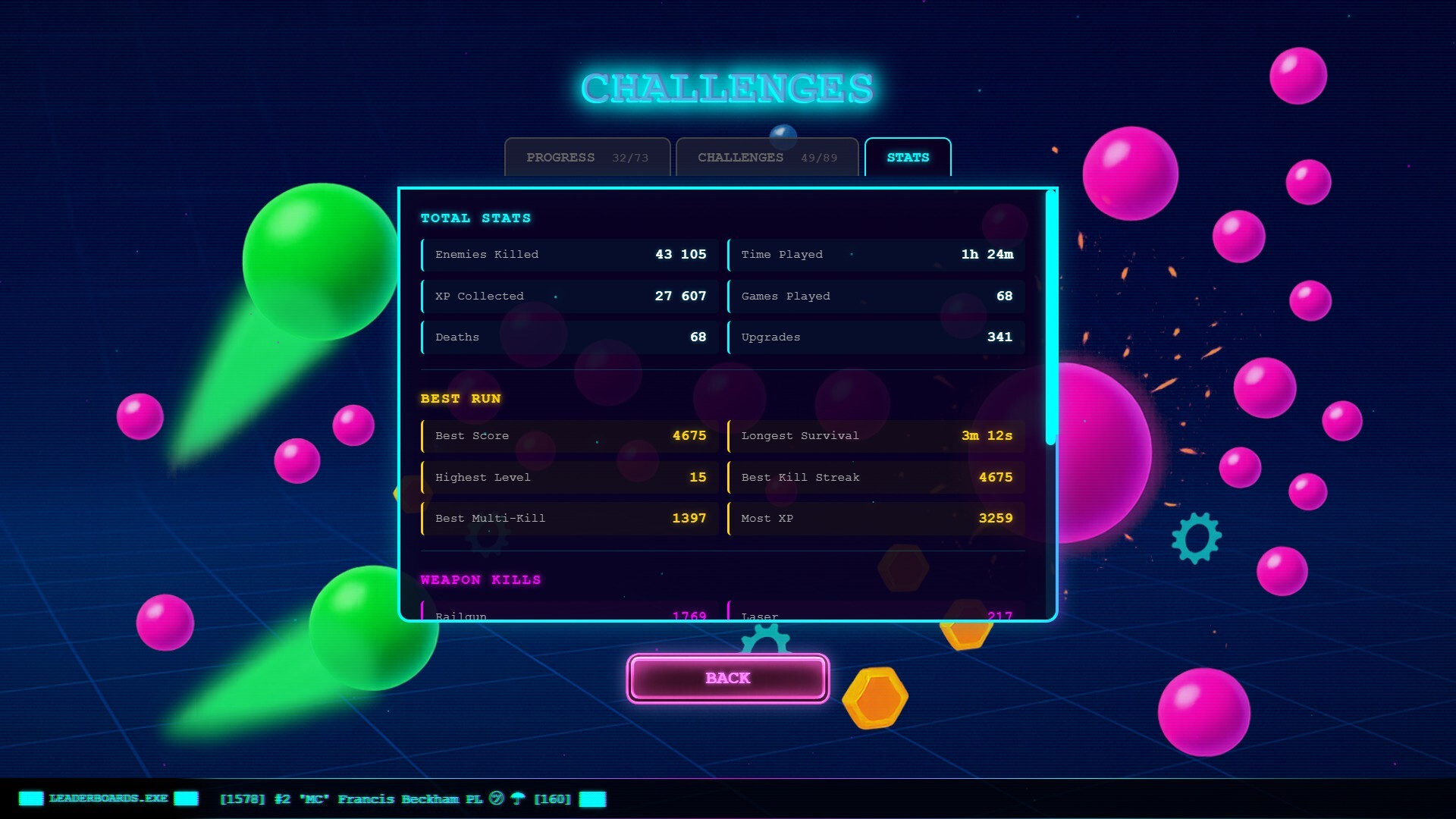Expand the Weapon Kills section
The width and height of the screenshot is (1456, 819).
click(482, 579)
